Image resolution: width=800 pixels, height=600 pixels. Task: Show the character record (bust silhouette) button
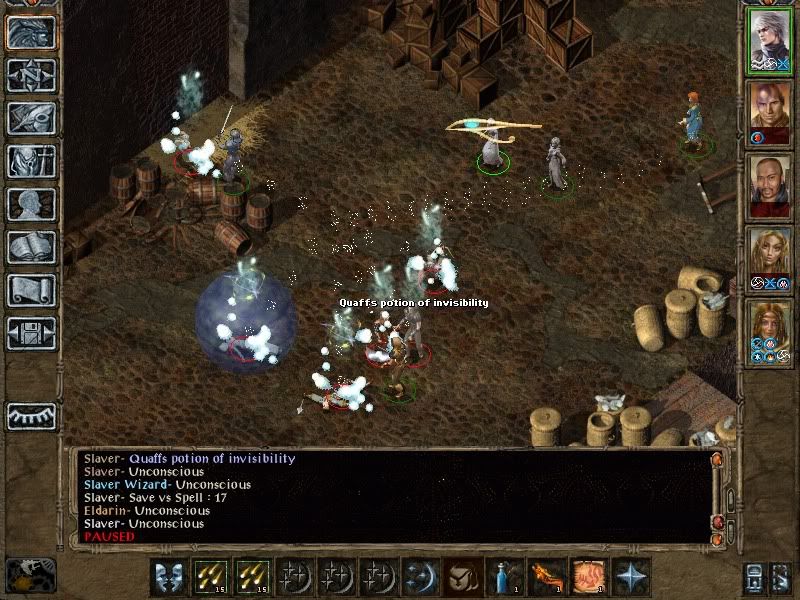31,204
